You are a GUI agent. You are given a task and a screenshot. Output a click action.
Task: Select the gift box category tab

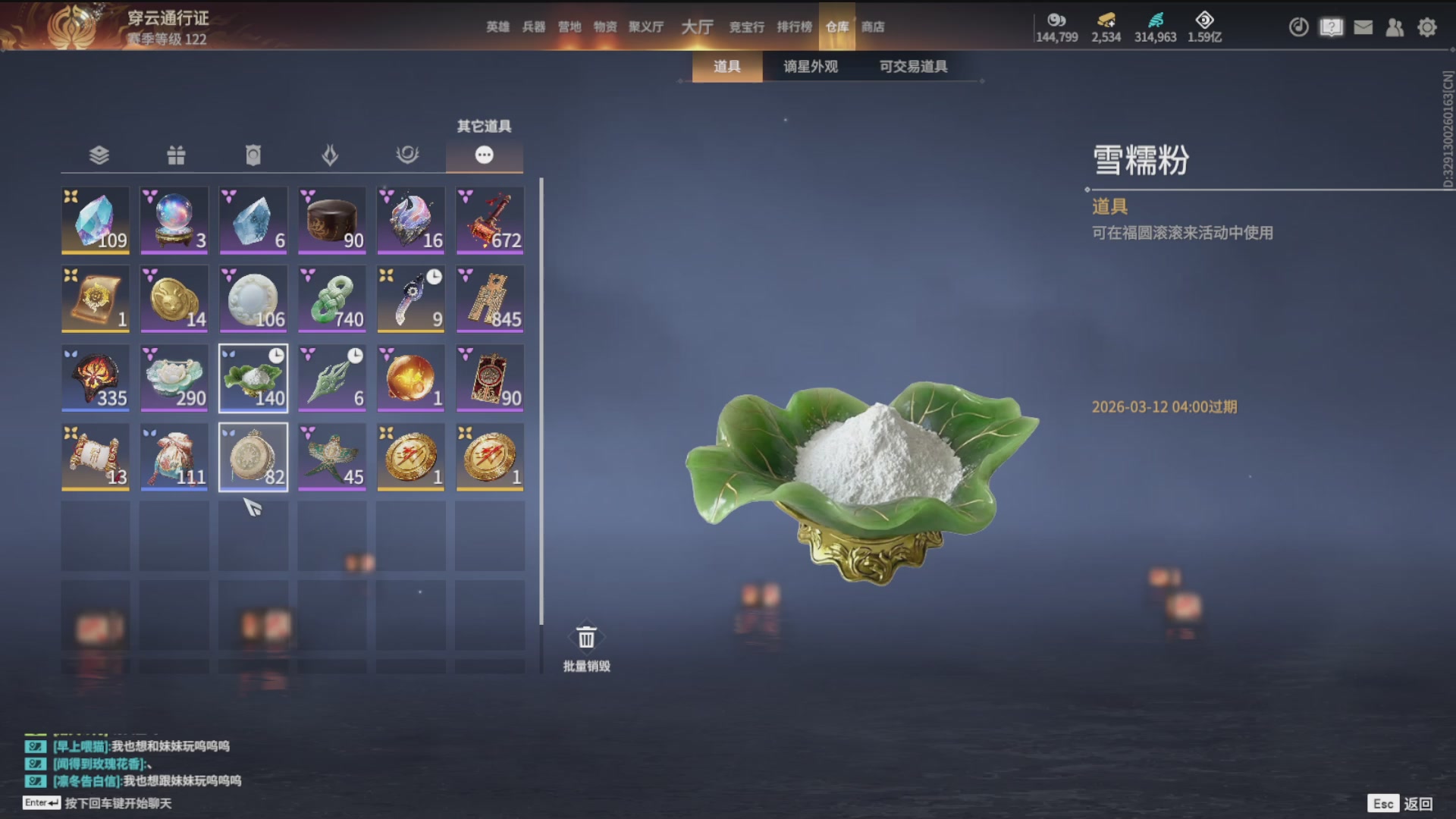coord(175,155)
